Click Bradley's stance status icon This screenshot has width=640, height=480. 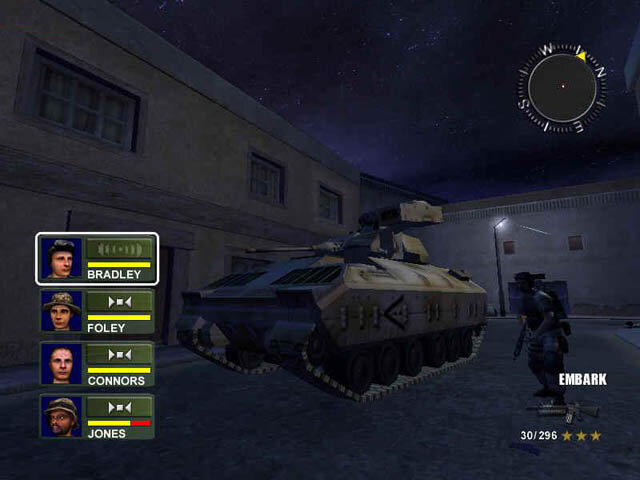(120, 249)
